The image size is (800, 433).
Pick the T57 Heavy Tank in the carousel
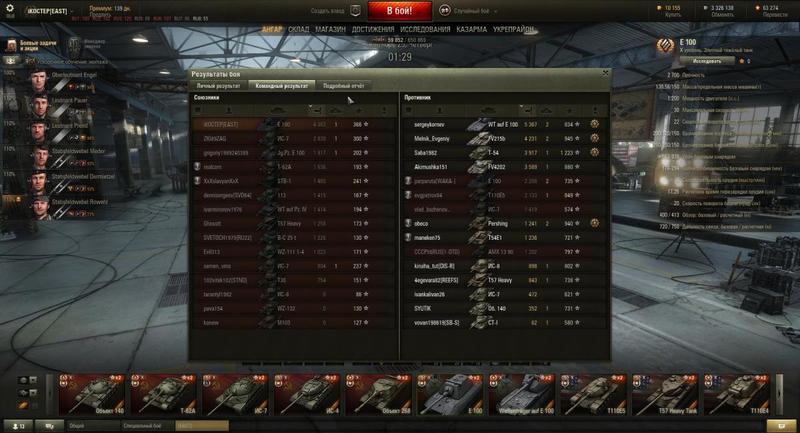[663, 393]
